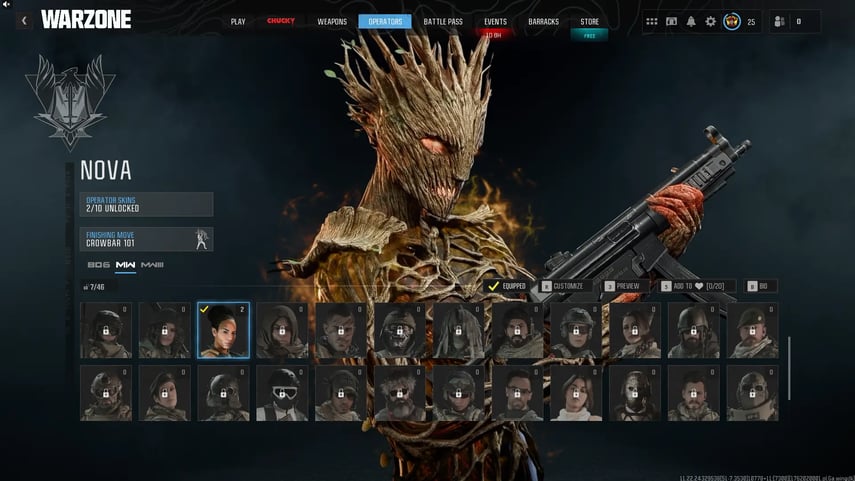Open the Barracks tab
This screenshot has width=855, height=481.
click(x=542, y=21)
